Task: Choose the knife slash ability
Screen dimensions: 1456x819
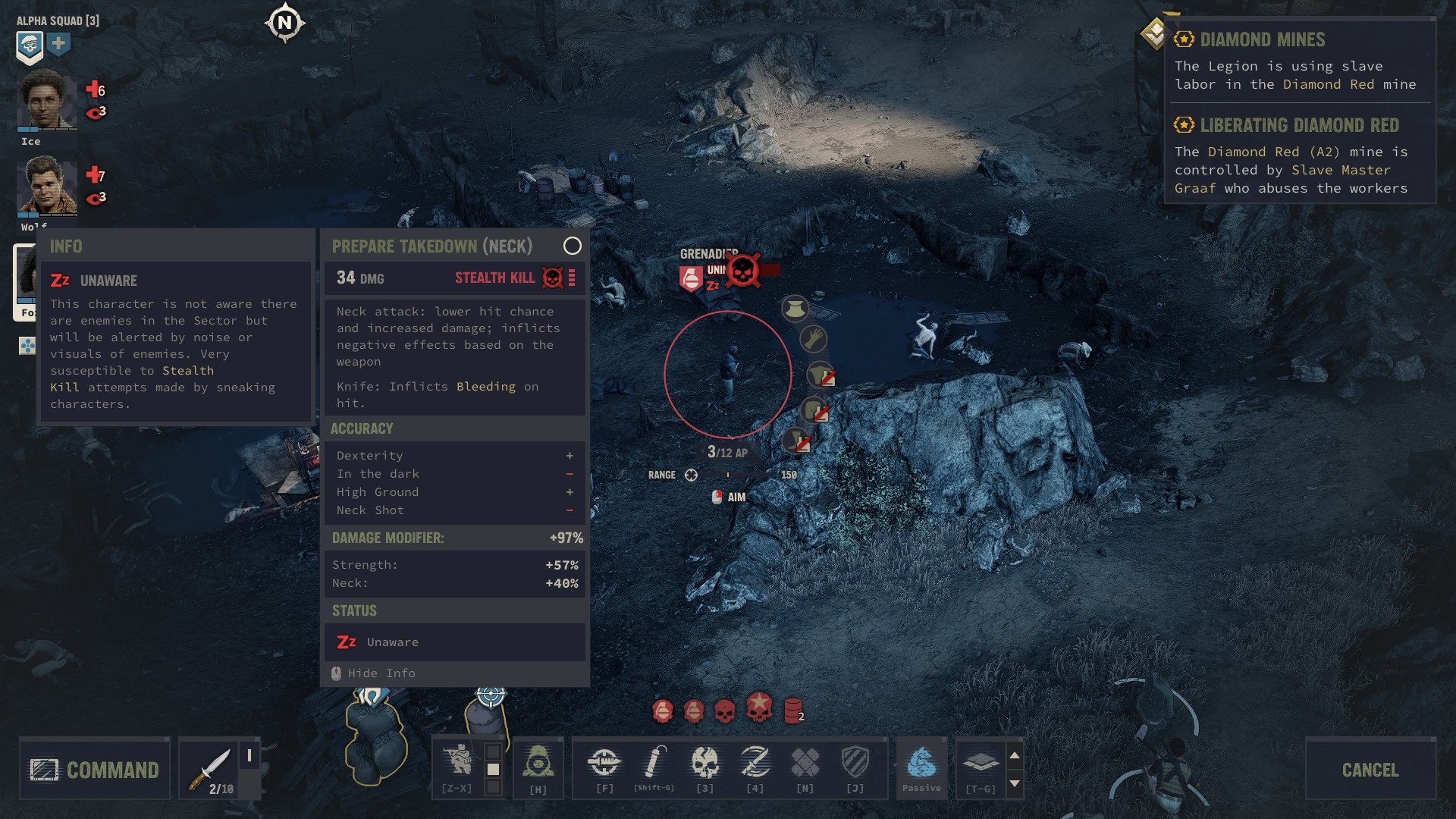Action: tap(755, 763)
